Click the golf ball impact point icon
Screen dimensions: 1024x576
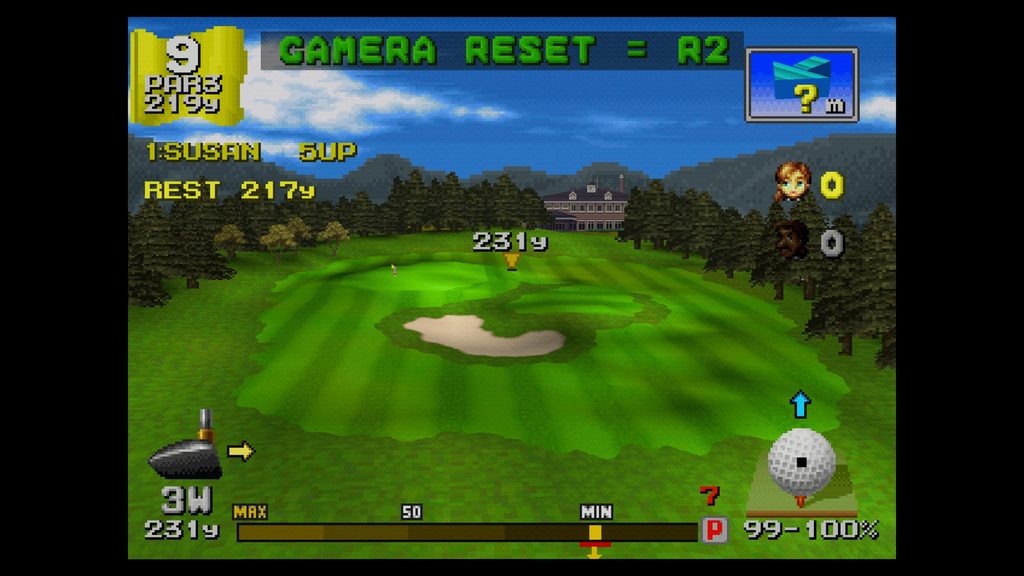click(x=801, y=462)
